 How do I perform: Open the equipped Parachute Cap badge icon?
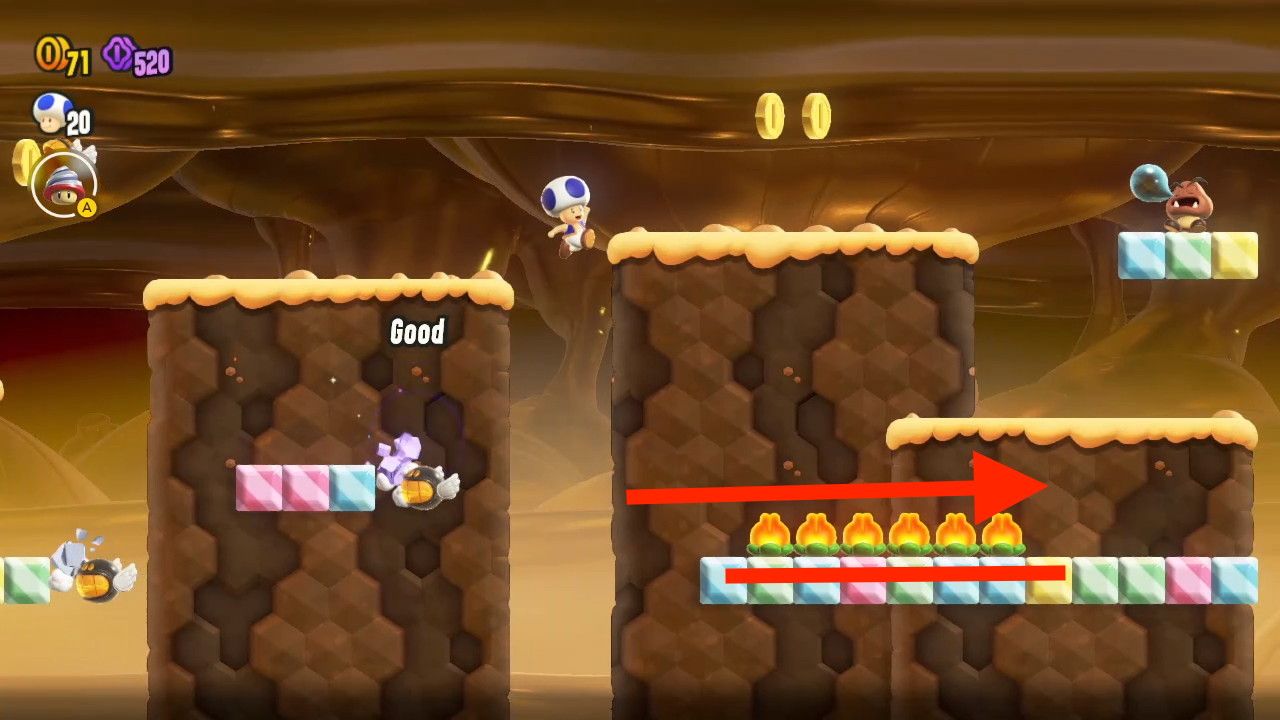(x=65, y=187)
